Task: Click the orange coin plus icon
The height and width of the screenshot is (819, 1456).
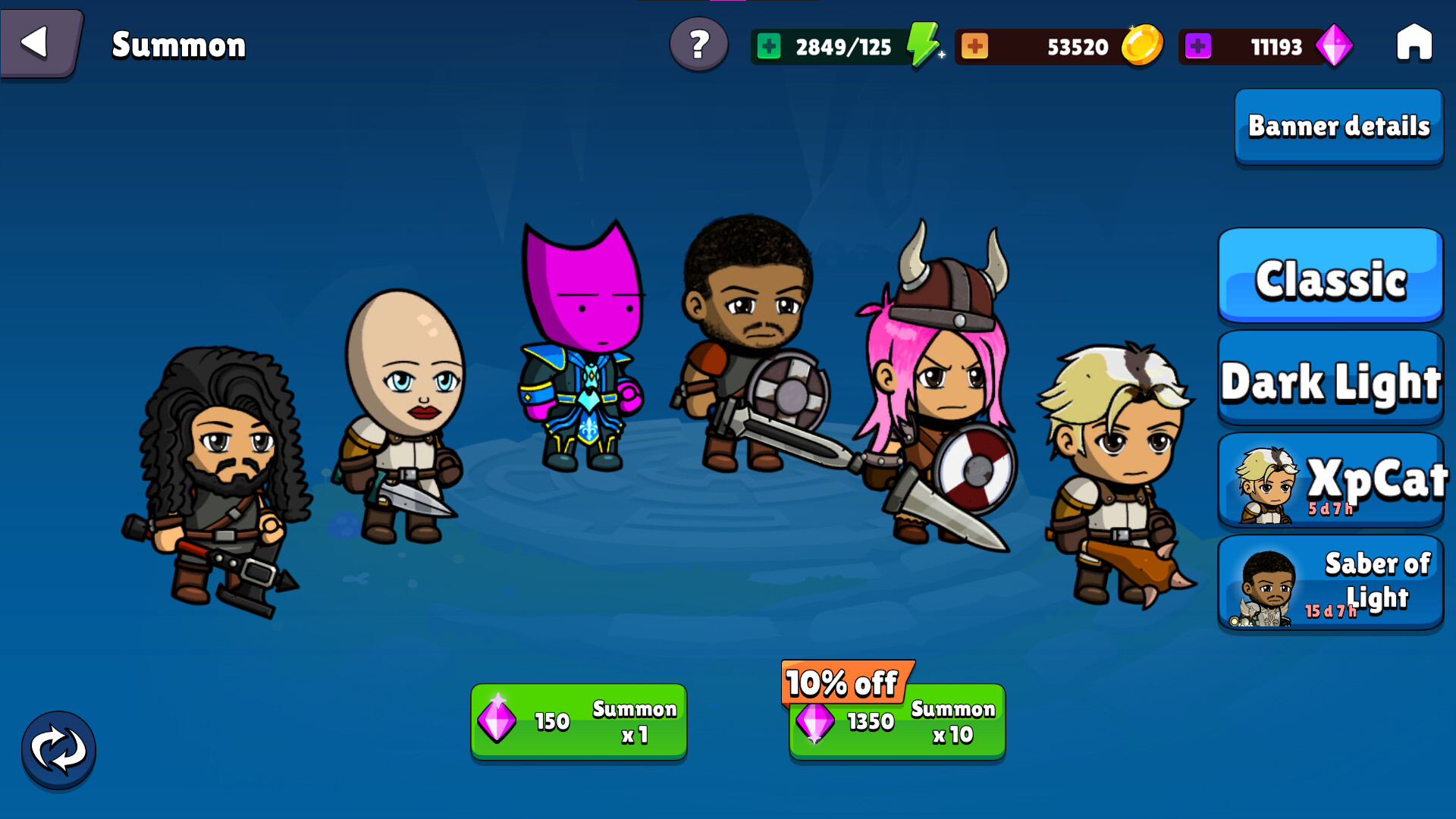Action: [977, 46]
